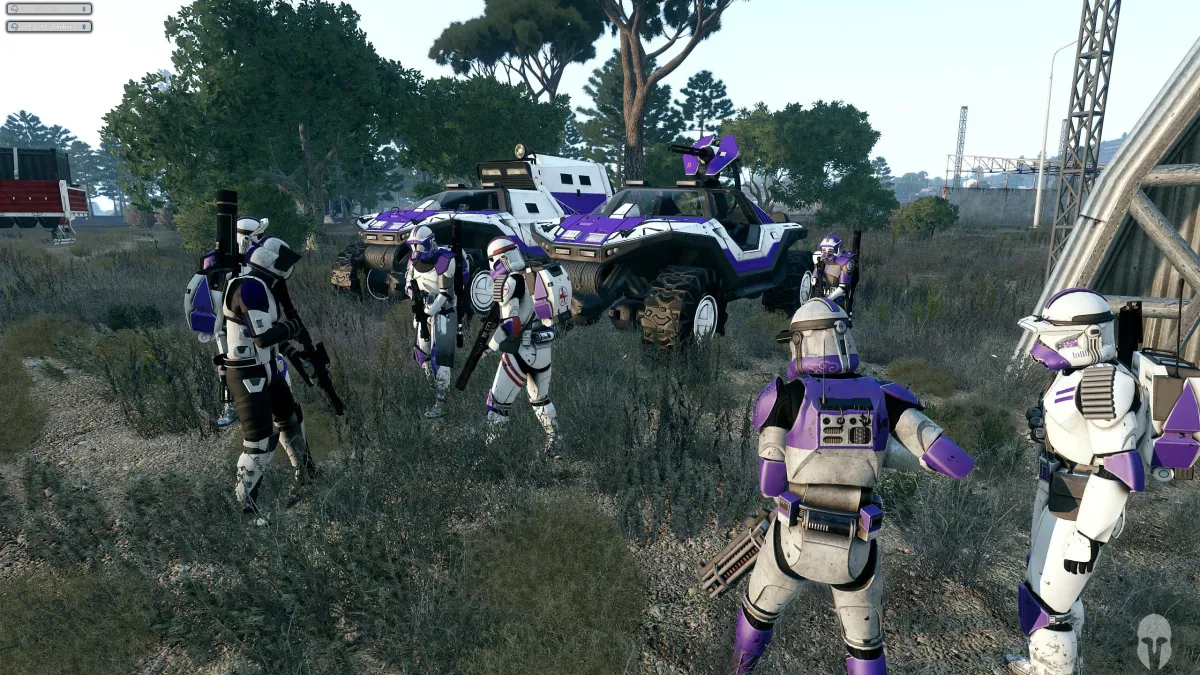Click the Spartan helmet logo watermark
Image resolution: width=1200 pixels, height=675 pixels.
point(1153,641)
